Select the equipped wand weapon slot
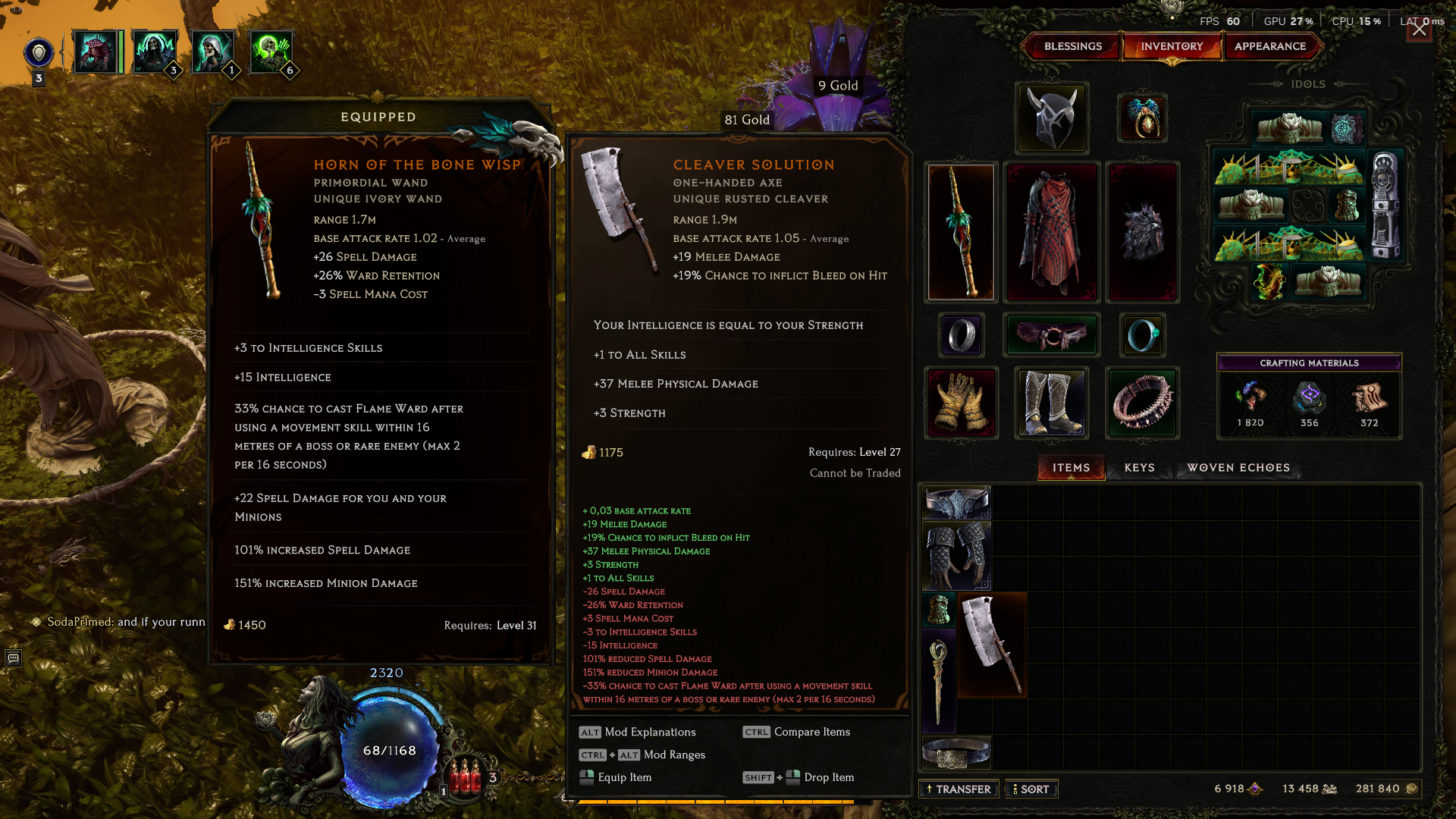 pos(961,232)
